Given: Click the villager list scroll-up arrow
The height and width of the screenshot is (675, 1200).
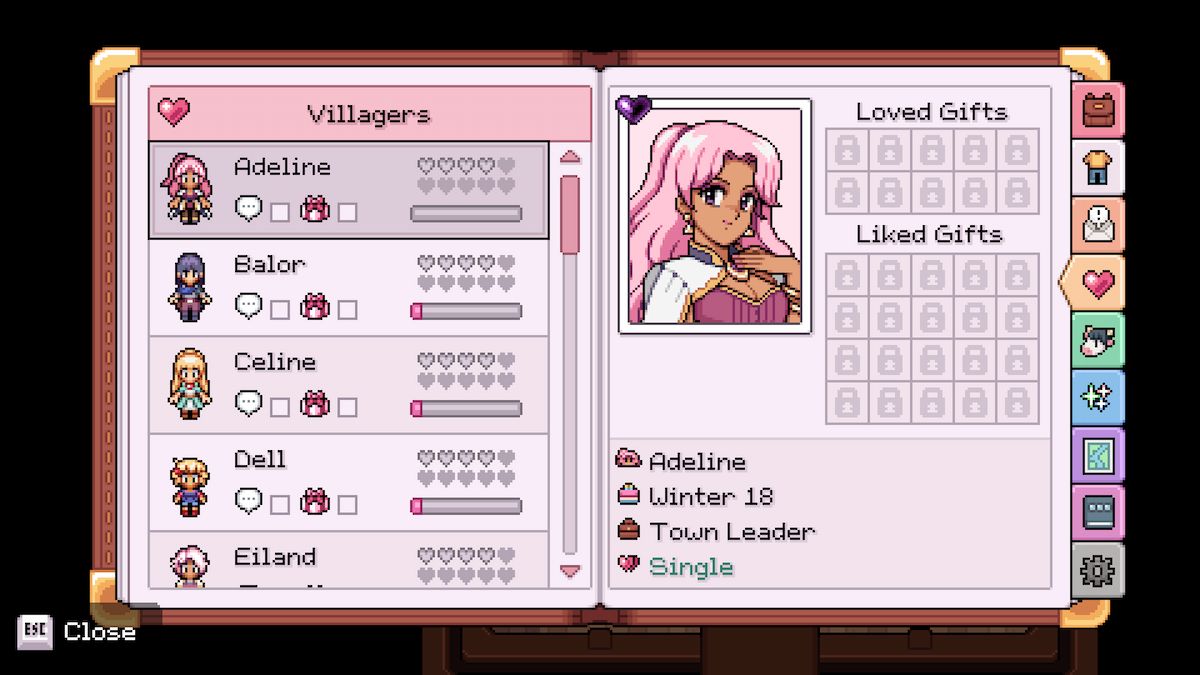Looking at the screenshot, I should [569, 157].
